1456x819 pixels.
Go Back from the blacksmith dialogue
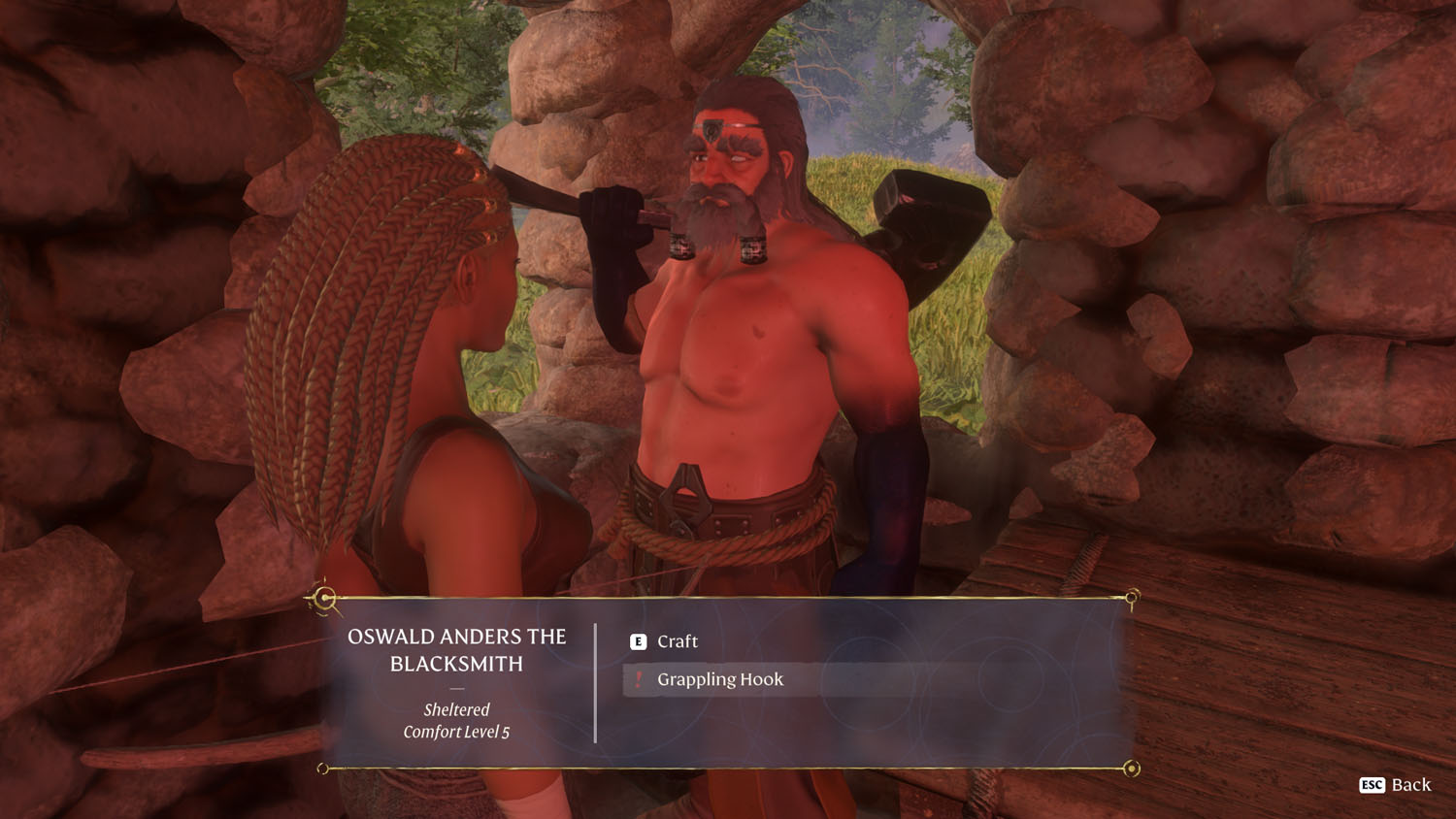point(1396,785)
